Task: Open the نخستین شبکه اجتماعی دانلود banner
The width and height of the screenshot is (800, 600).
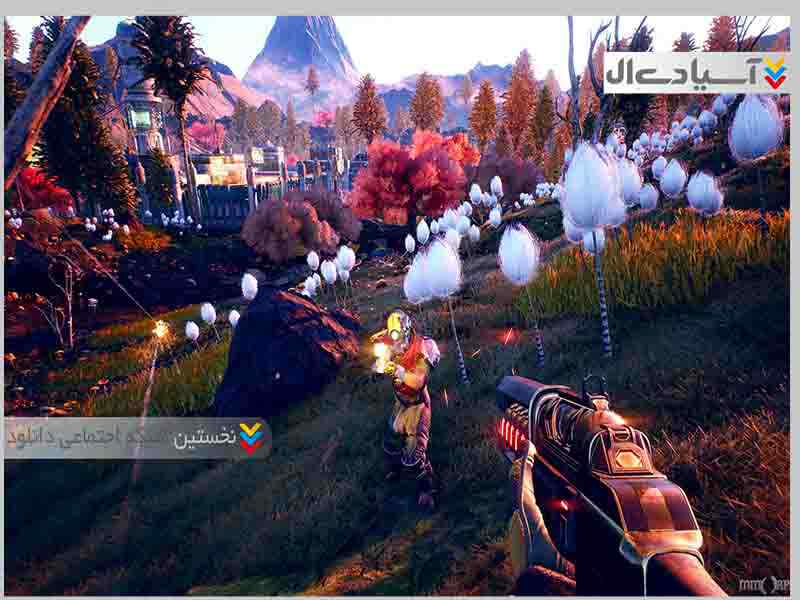Action: [137, 438]
